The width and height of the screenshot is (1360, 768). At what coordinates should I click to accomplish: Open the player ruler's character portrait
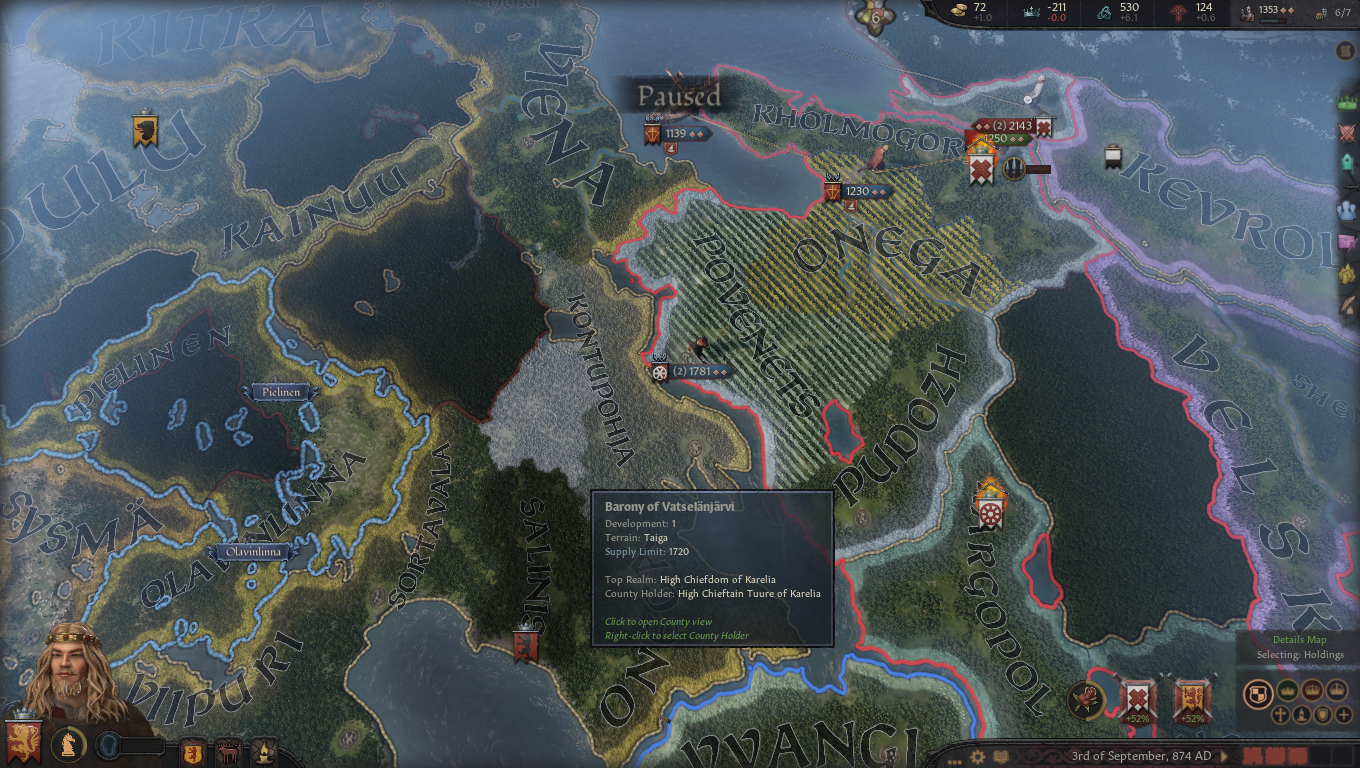coord(70,670)
